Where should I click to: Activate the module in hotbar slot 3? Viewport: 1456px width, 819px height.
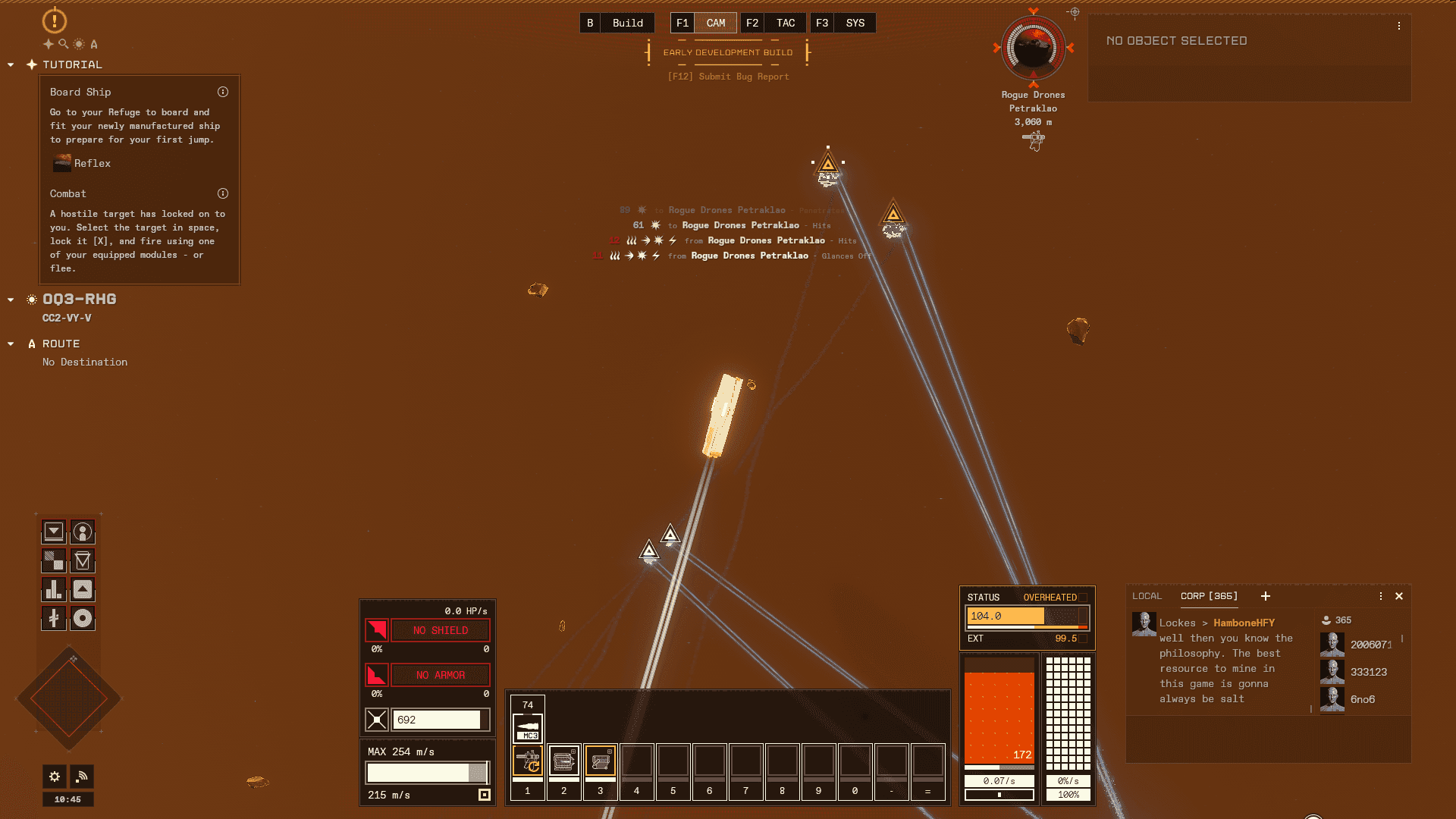click(600, 761)
